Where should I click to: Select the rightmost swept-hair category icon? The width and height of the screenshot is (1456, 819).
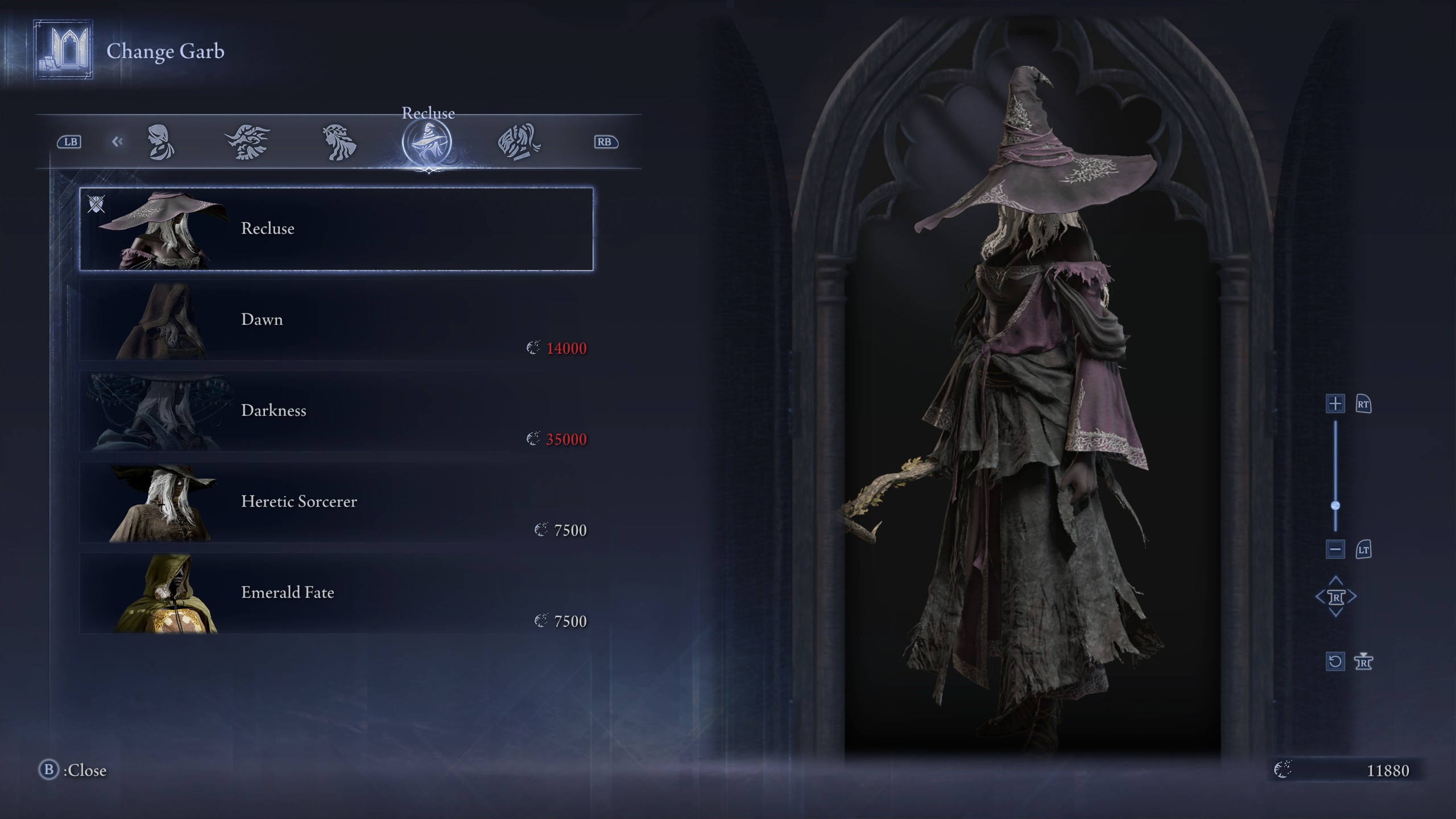pos(520,142)
